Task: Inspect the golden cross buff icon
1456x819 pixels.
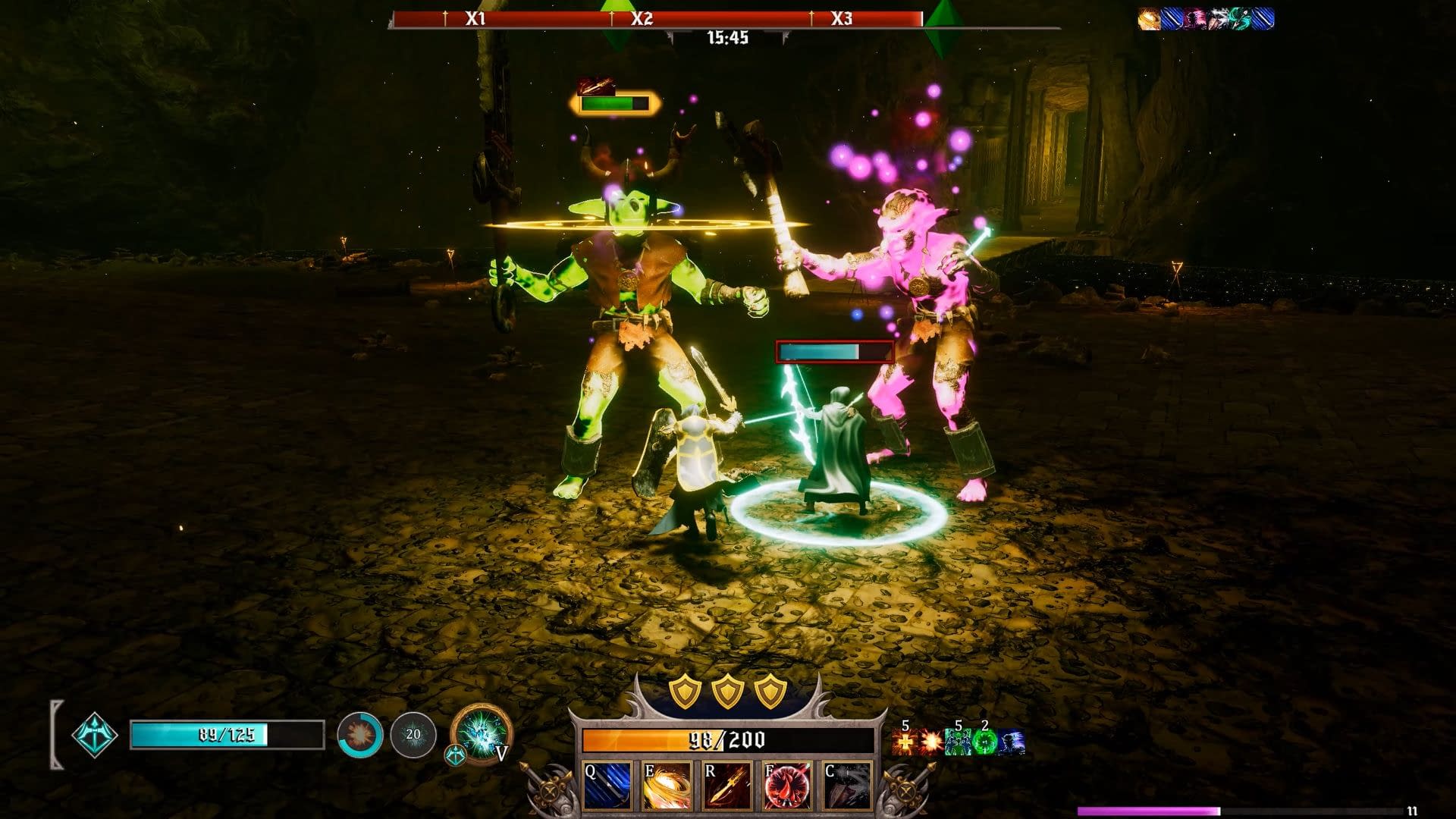Action: click(905, 743)
